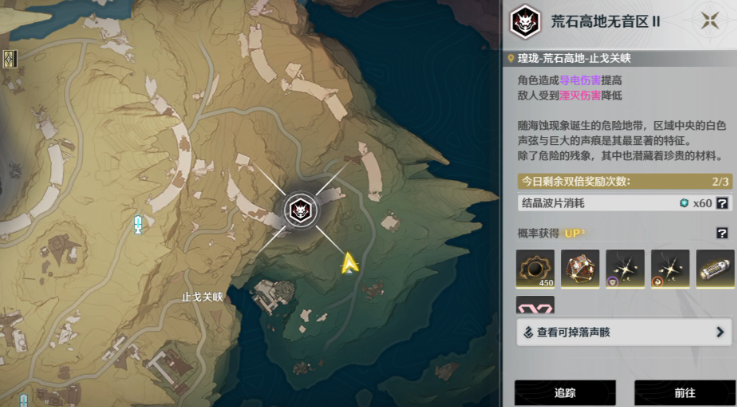Select star reward with purple badge

[625, 269]
